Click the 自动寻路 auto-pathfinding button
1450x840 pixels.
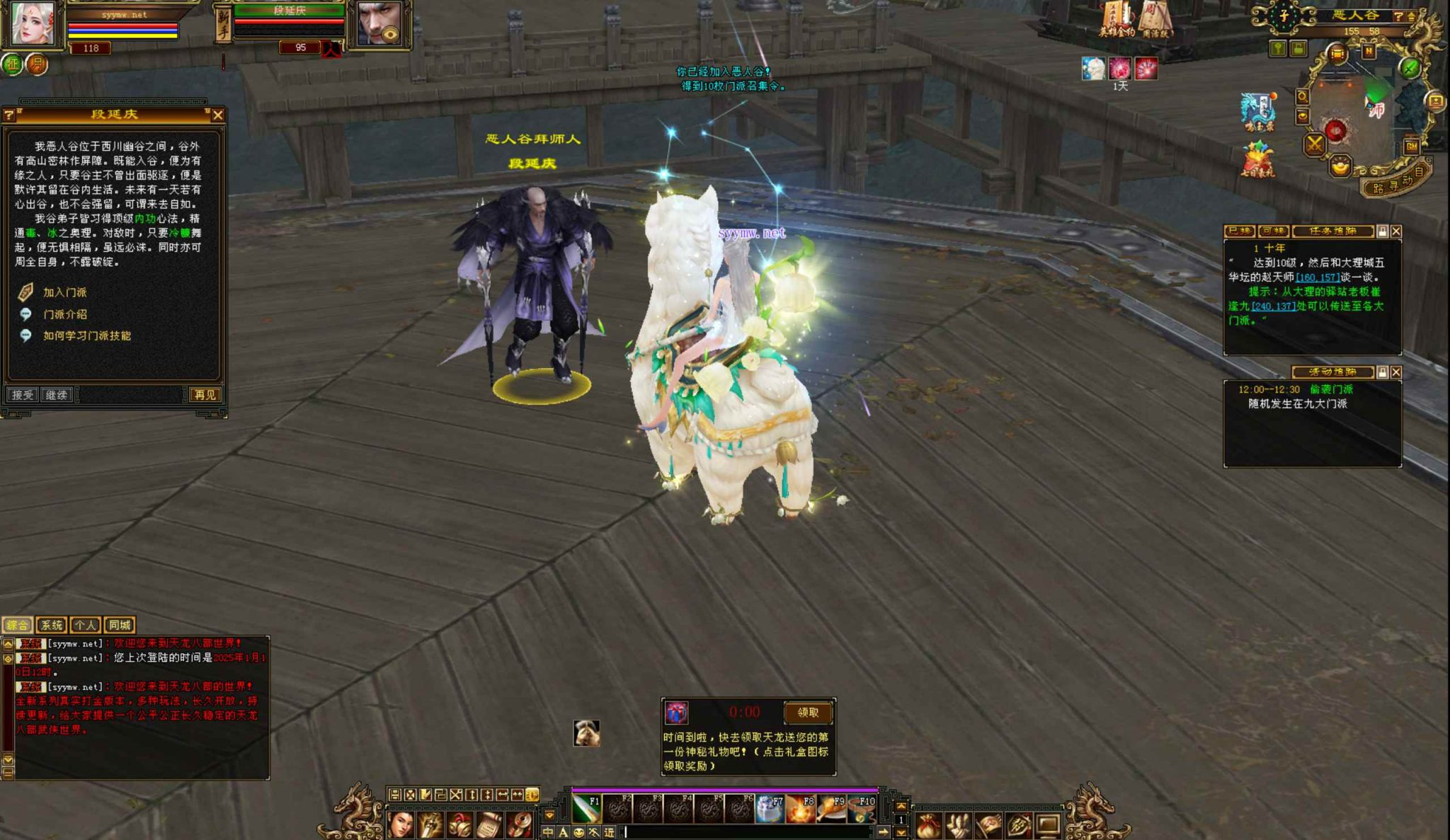[x=1397, y=183]
